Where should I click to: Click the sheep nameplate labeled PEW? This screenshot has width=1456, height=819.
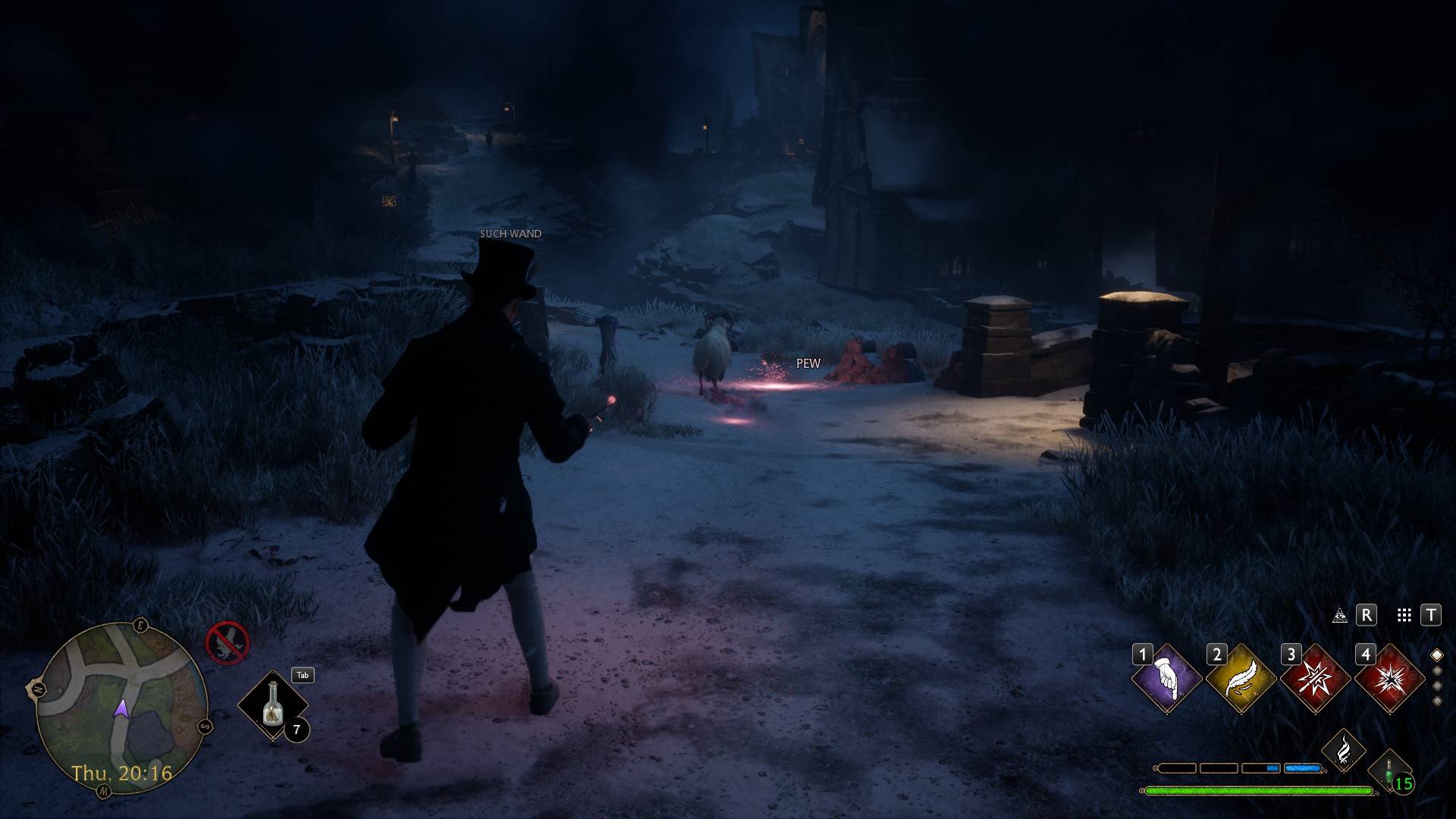tap(808, 363)
